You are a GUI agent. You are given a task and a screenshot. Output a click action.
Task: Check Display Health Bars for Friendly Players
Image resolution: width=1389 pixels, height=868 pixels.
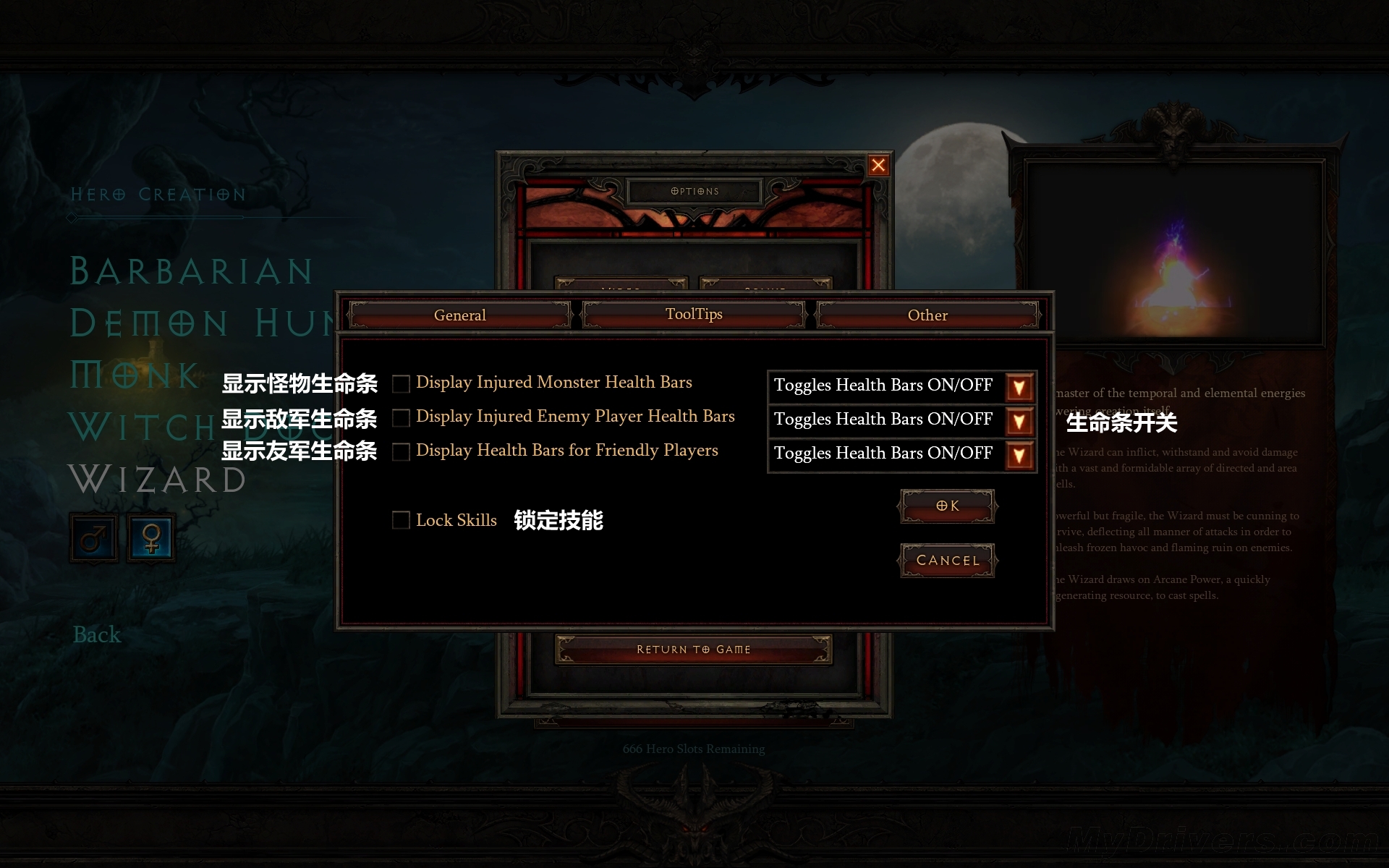pyautogui.click(x=401, y=451)
